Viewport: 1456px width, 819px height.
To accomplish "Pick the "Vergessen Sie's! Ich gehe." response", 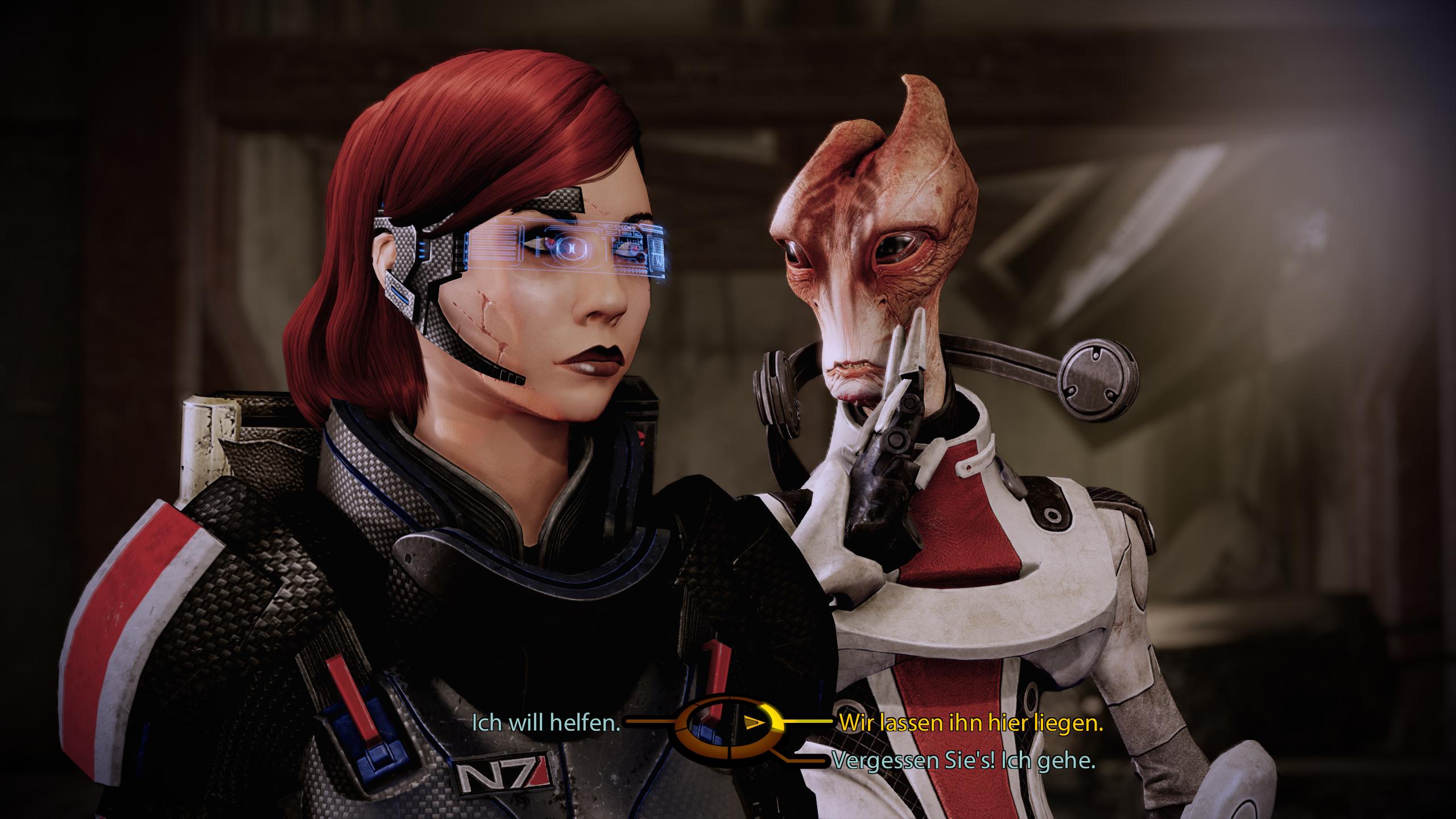I will click(963, 760).
